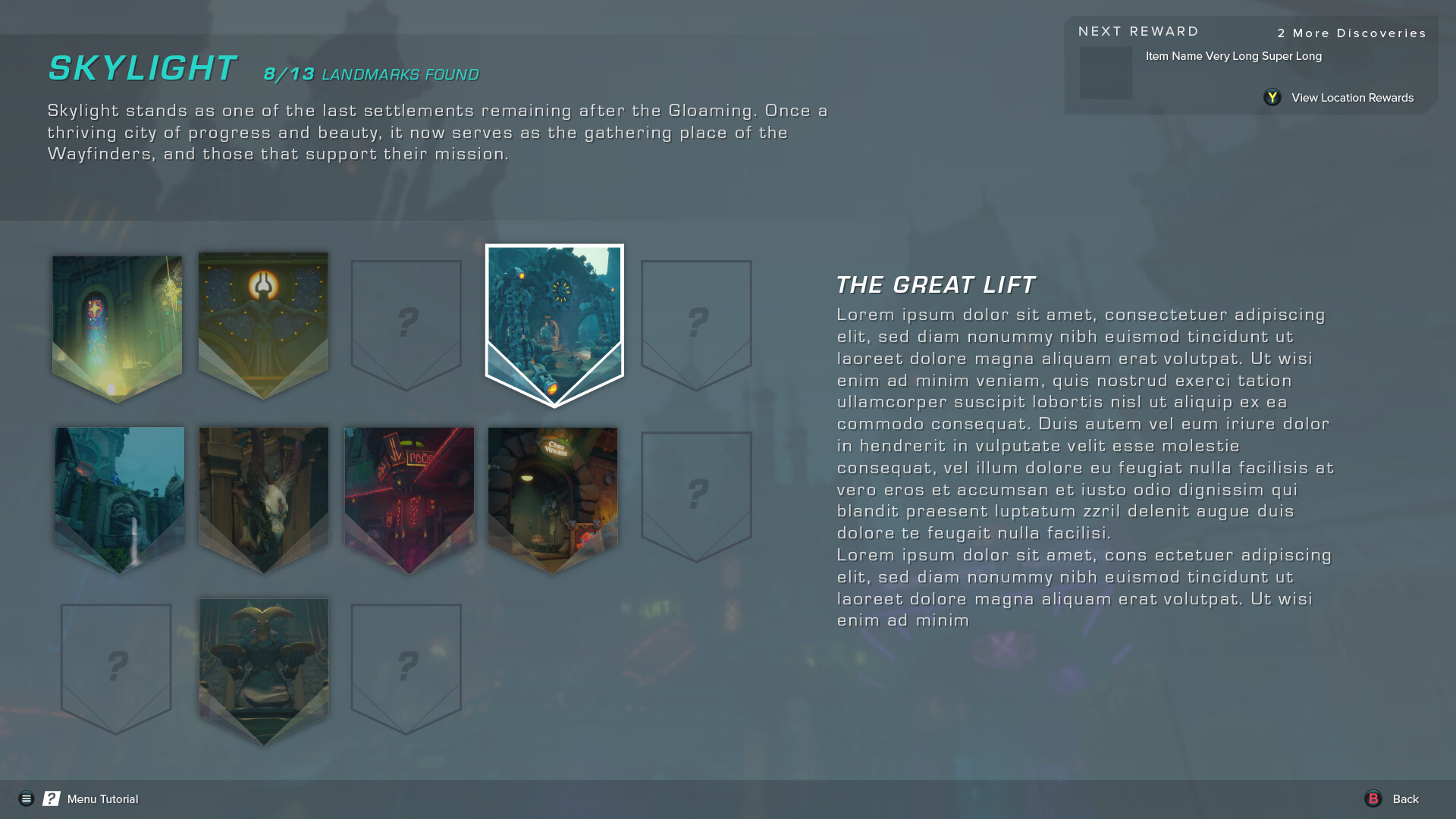Open the Menu Tutorial
This screenshot has height=819, width=1456.
pyautogui.click(x=101, y=799)
